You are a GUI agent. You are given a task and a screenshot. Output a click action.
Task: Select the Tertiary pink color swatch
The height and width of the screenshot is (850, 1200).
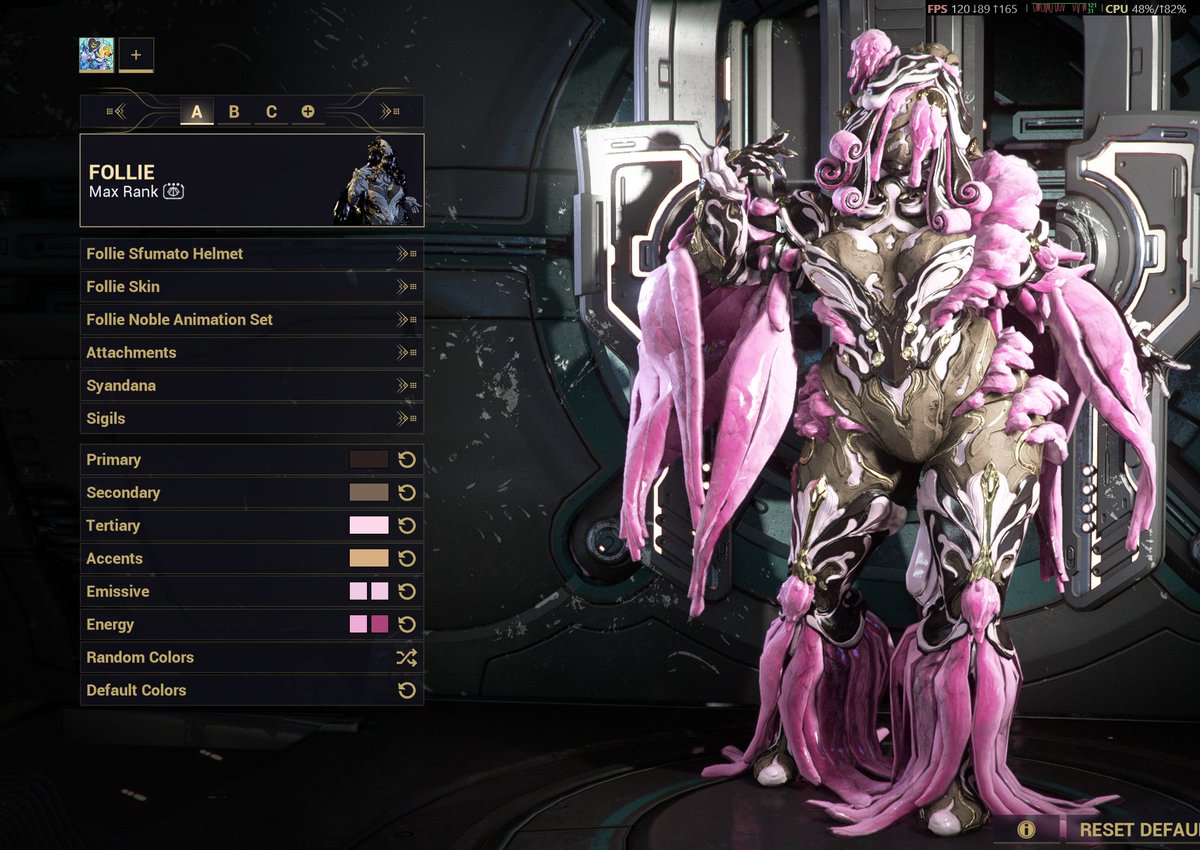click(x=368, y=526)
